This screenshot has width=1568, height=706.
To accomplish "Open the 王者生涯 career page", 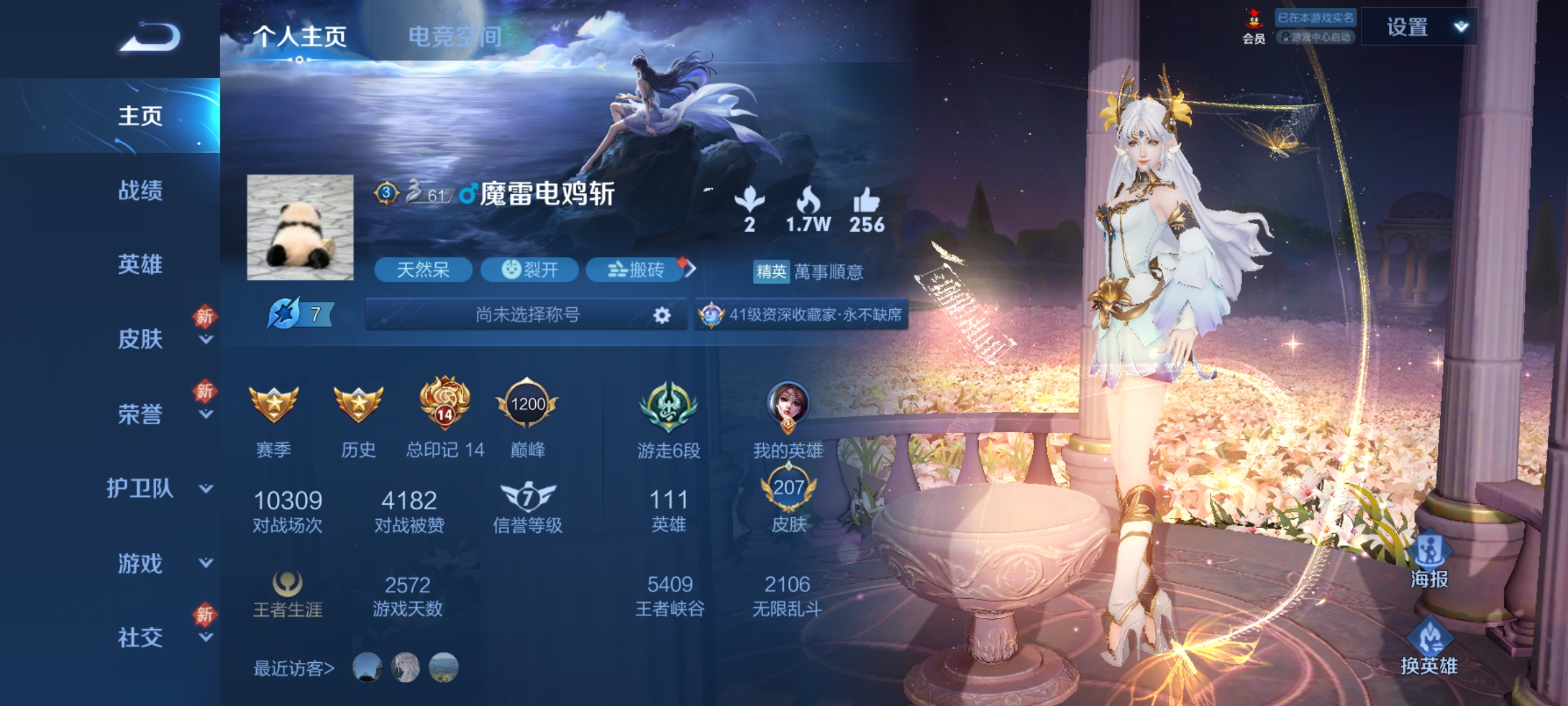I will point(286,594).
